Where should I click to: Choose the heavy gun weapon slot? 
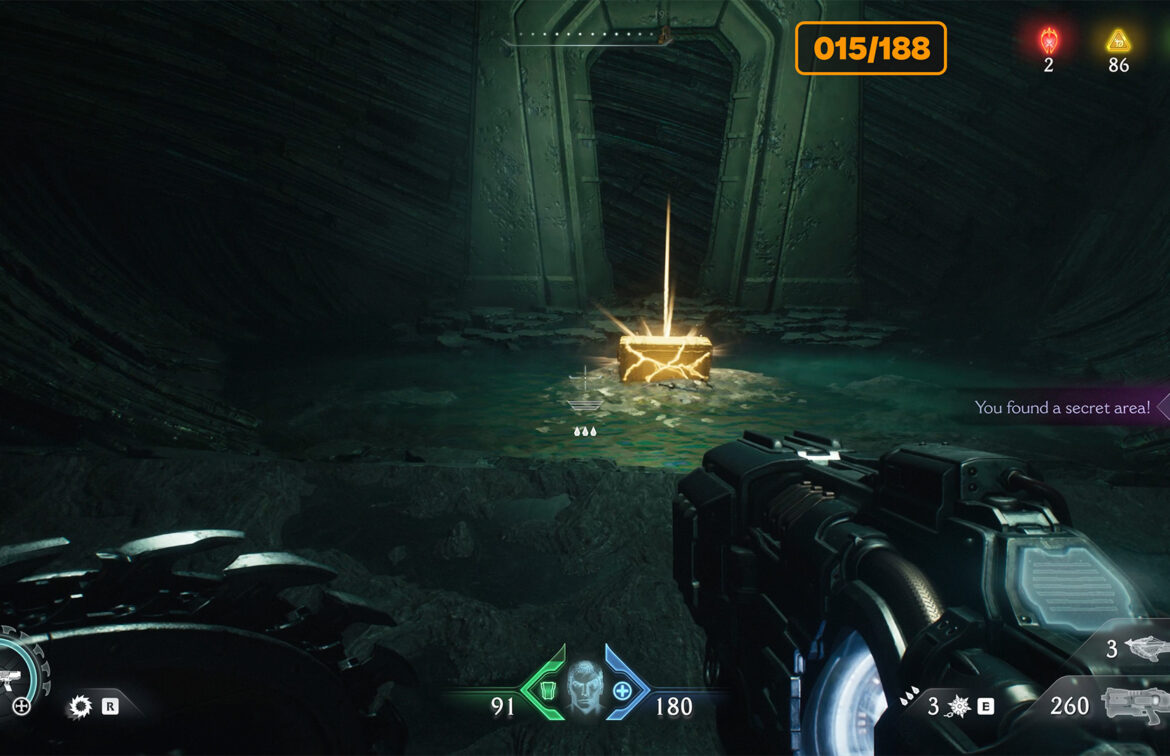[x=1134, y=707]
